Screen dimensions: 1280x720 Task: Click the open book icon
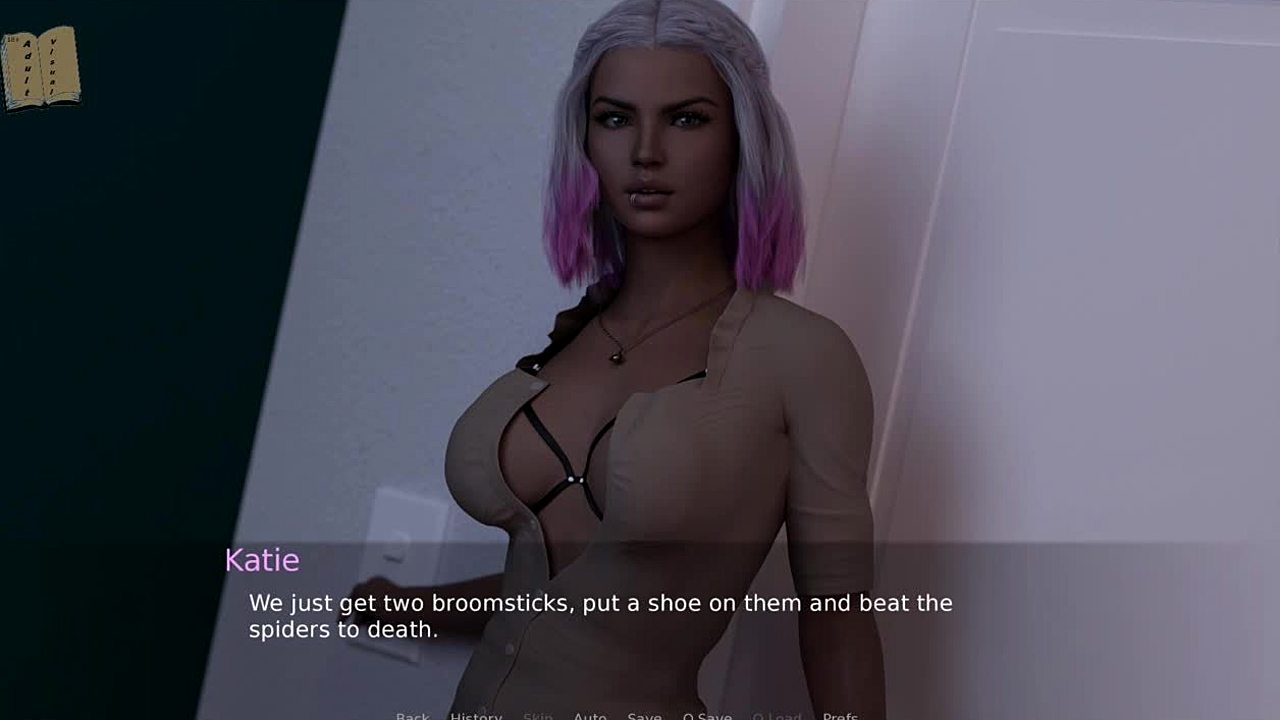[x=40, y=67]
